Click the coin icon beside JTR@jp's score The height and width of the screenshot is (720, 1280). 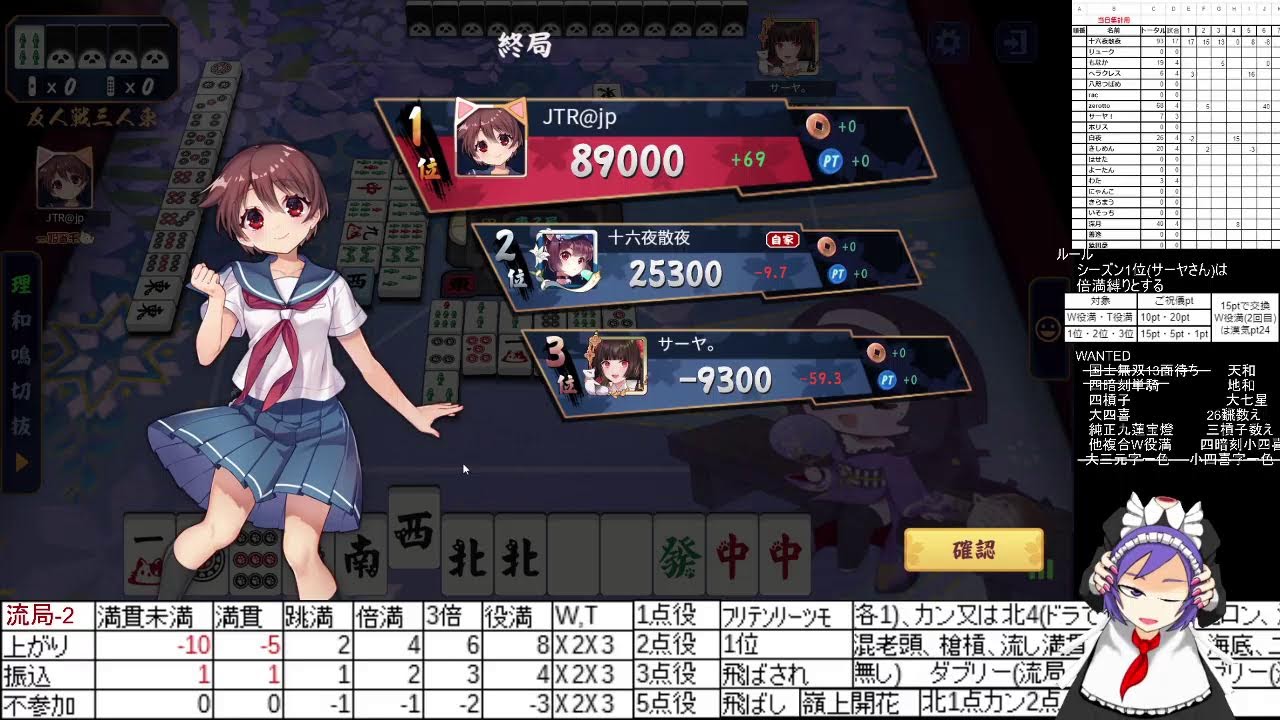pyautogui.click(x=817, y=126)
